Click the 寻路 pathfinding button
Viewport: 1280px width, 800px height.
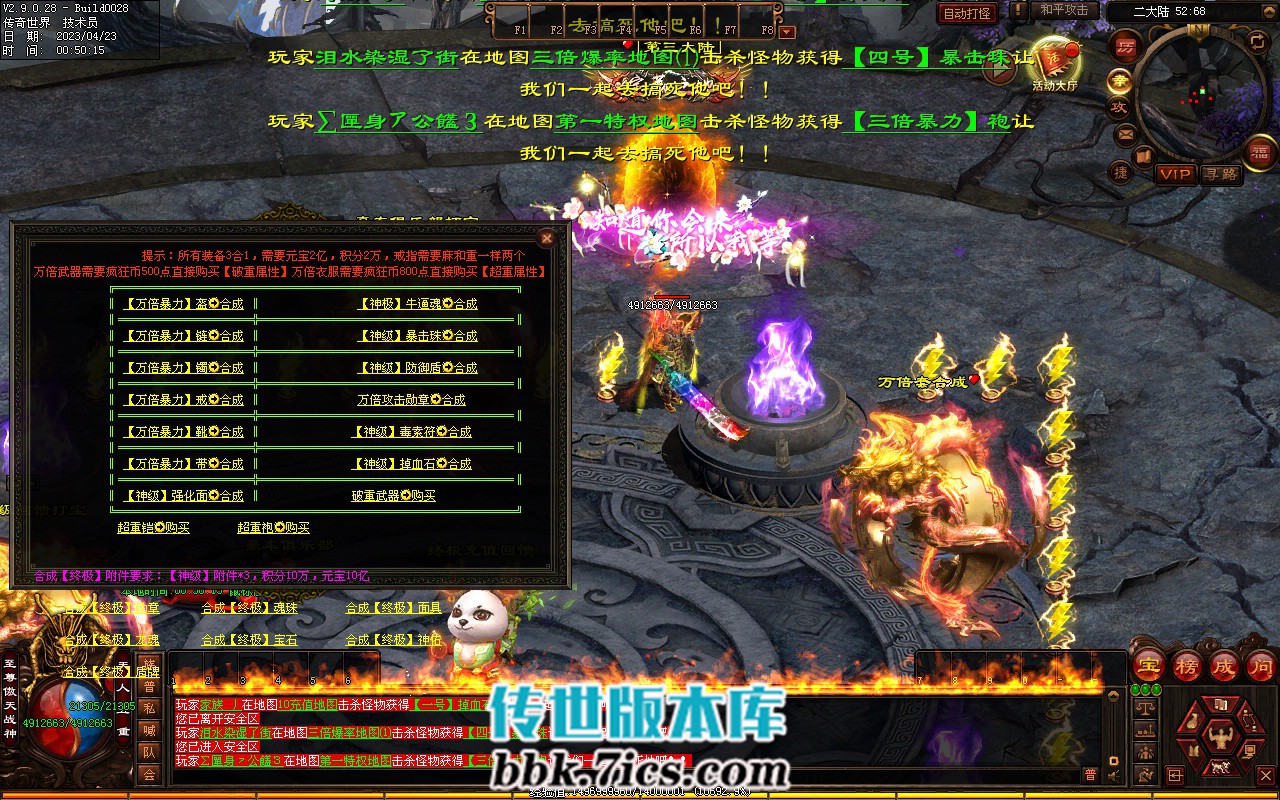tap(1220, 174)
